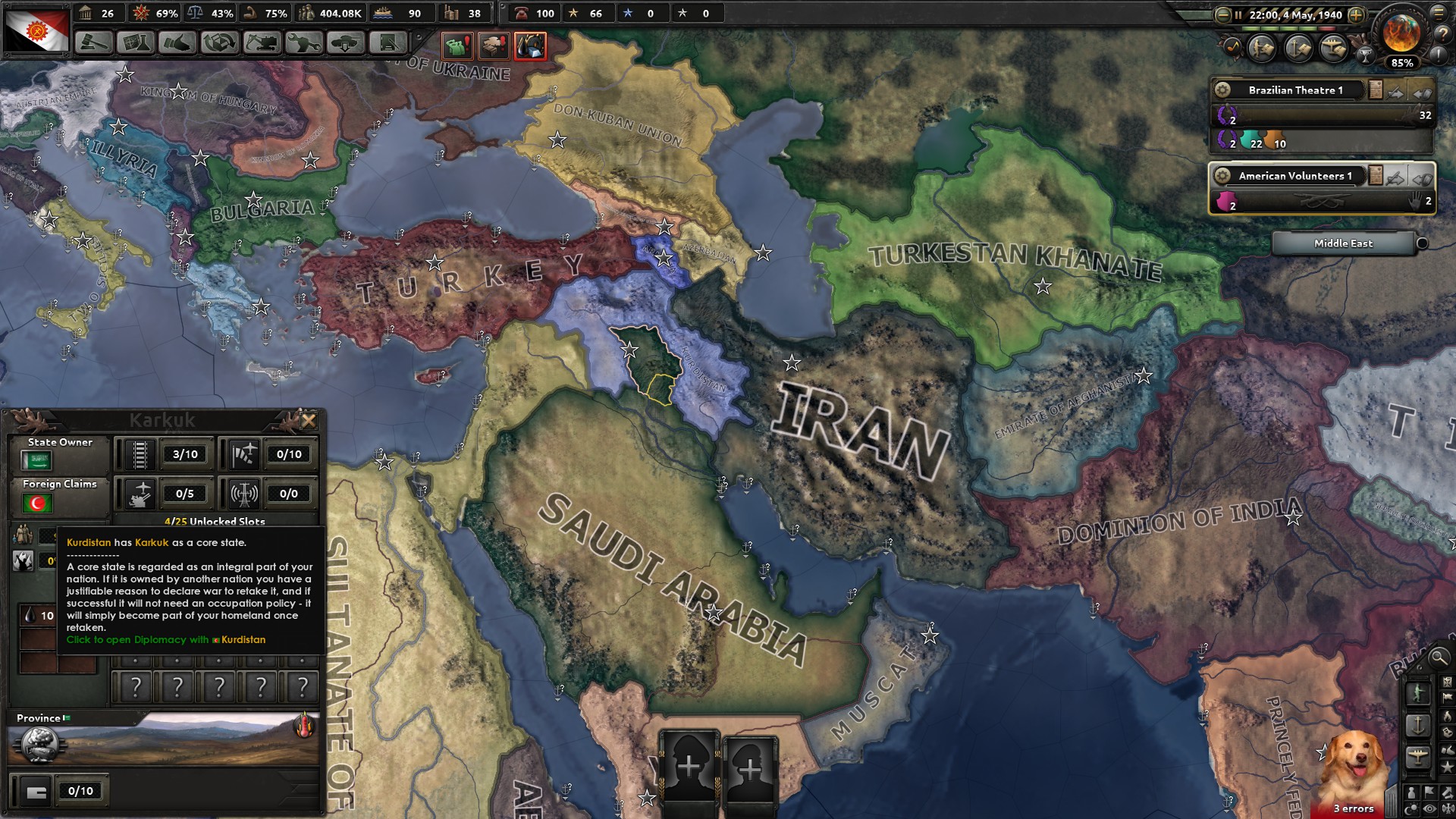Open the Construction menu excavator icon
The height and width of the screenshot is (819, 1456).
[265, 43]
